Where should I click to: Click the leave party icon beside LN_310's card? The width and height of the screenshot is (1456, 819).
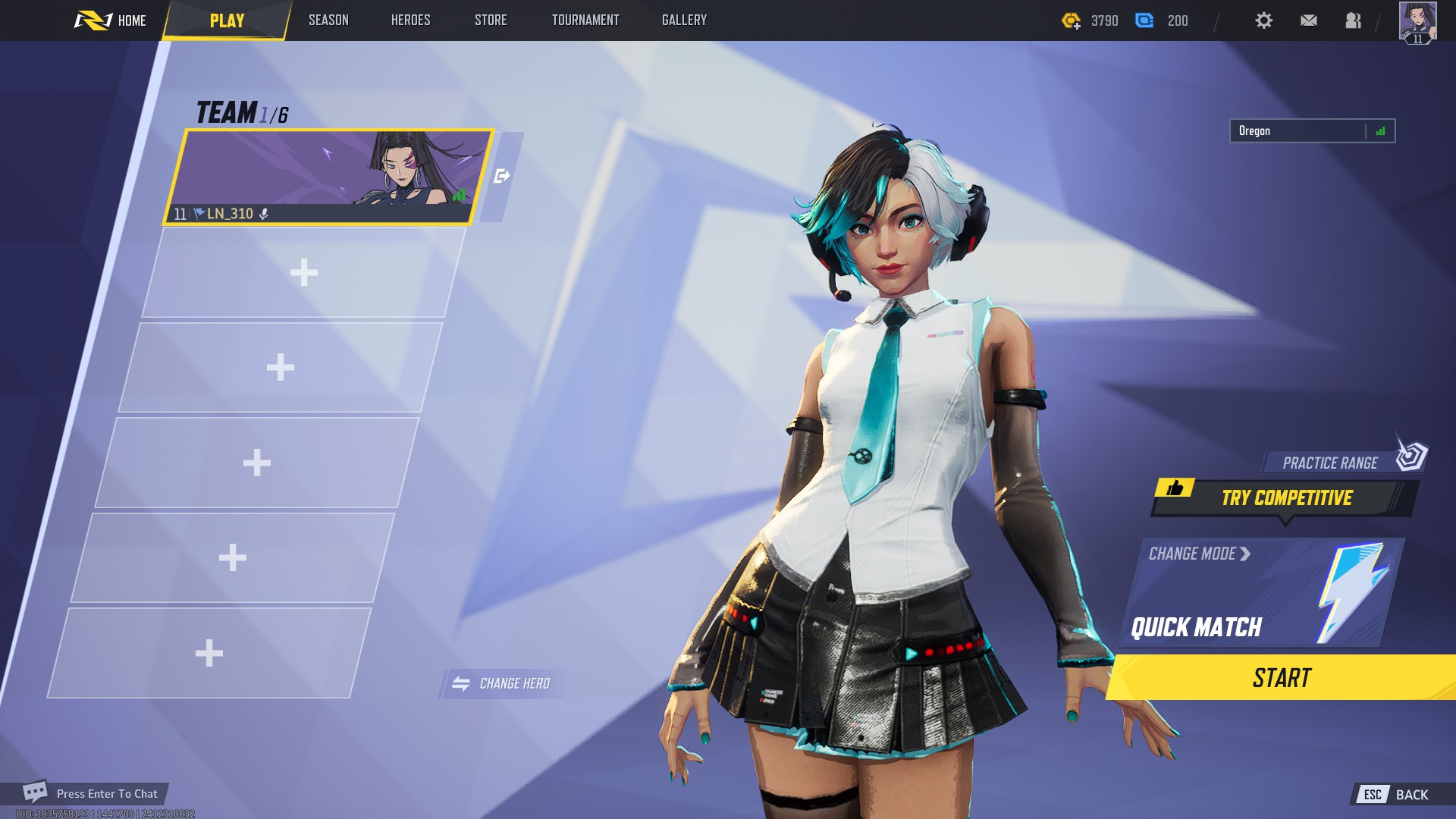coord(502,175)
